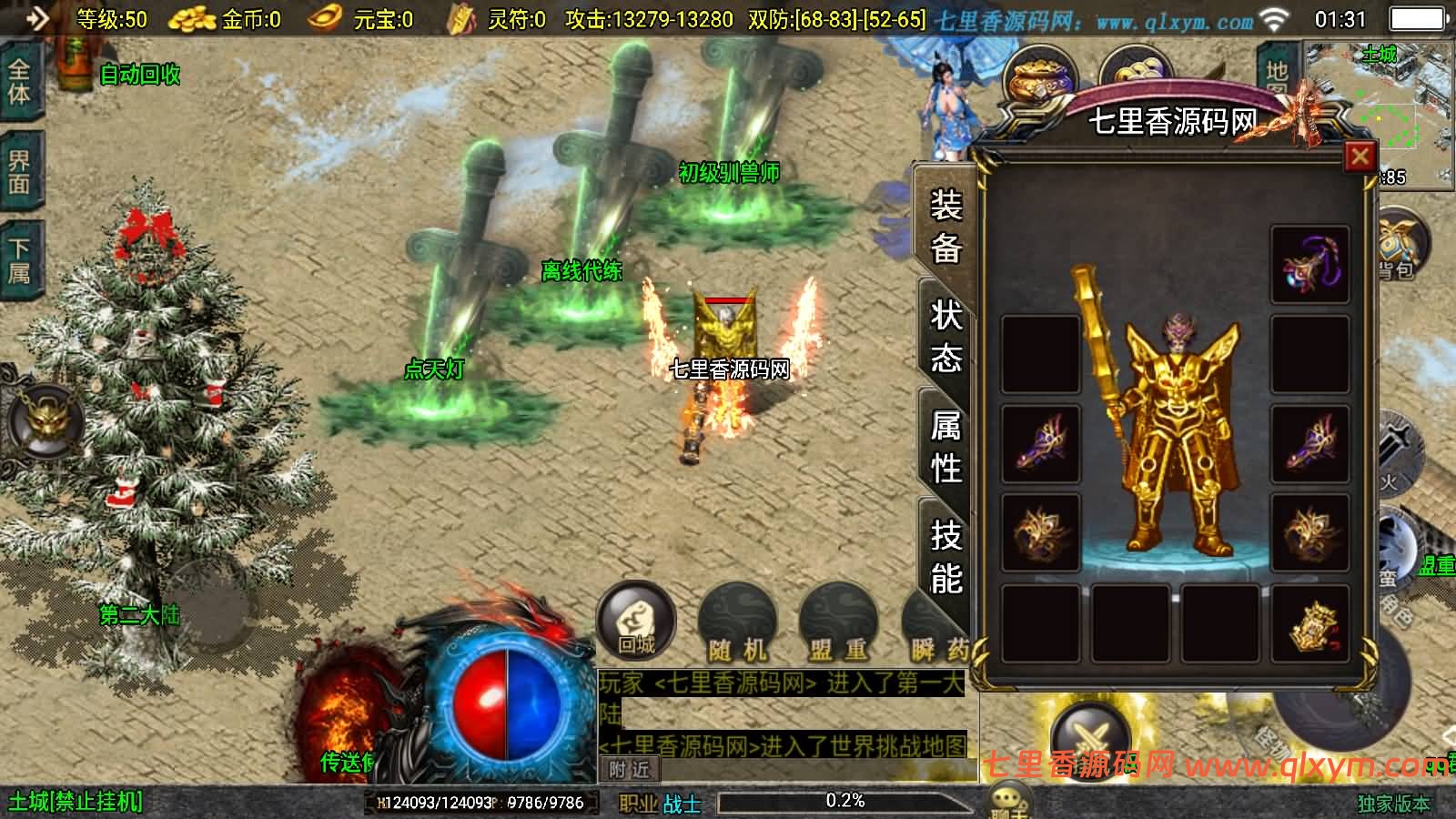Click the top-left arrow expand button
The width and height of the screenshot is (1456, 819).
pyautogui.click(x=36, y=18)
